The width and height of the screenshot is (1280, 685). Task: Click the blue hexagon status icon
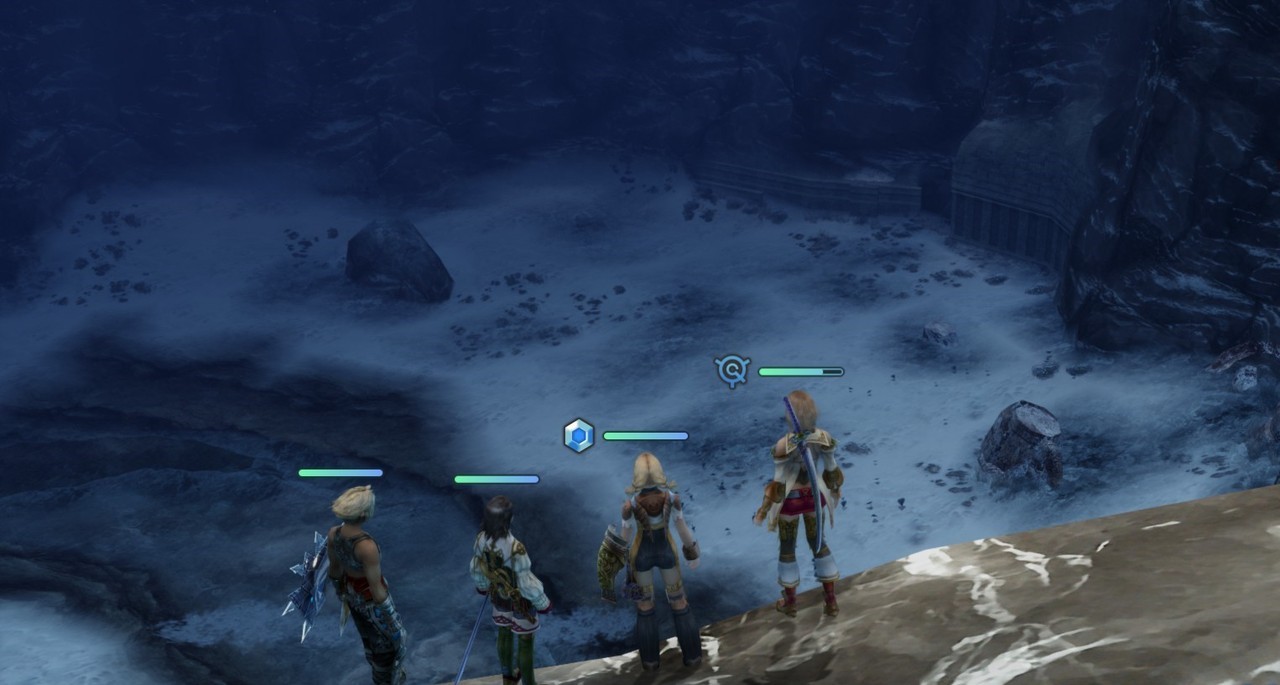tap(579, 436)
